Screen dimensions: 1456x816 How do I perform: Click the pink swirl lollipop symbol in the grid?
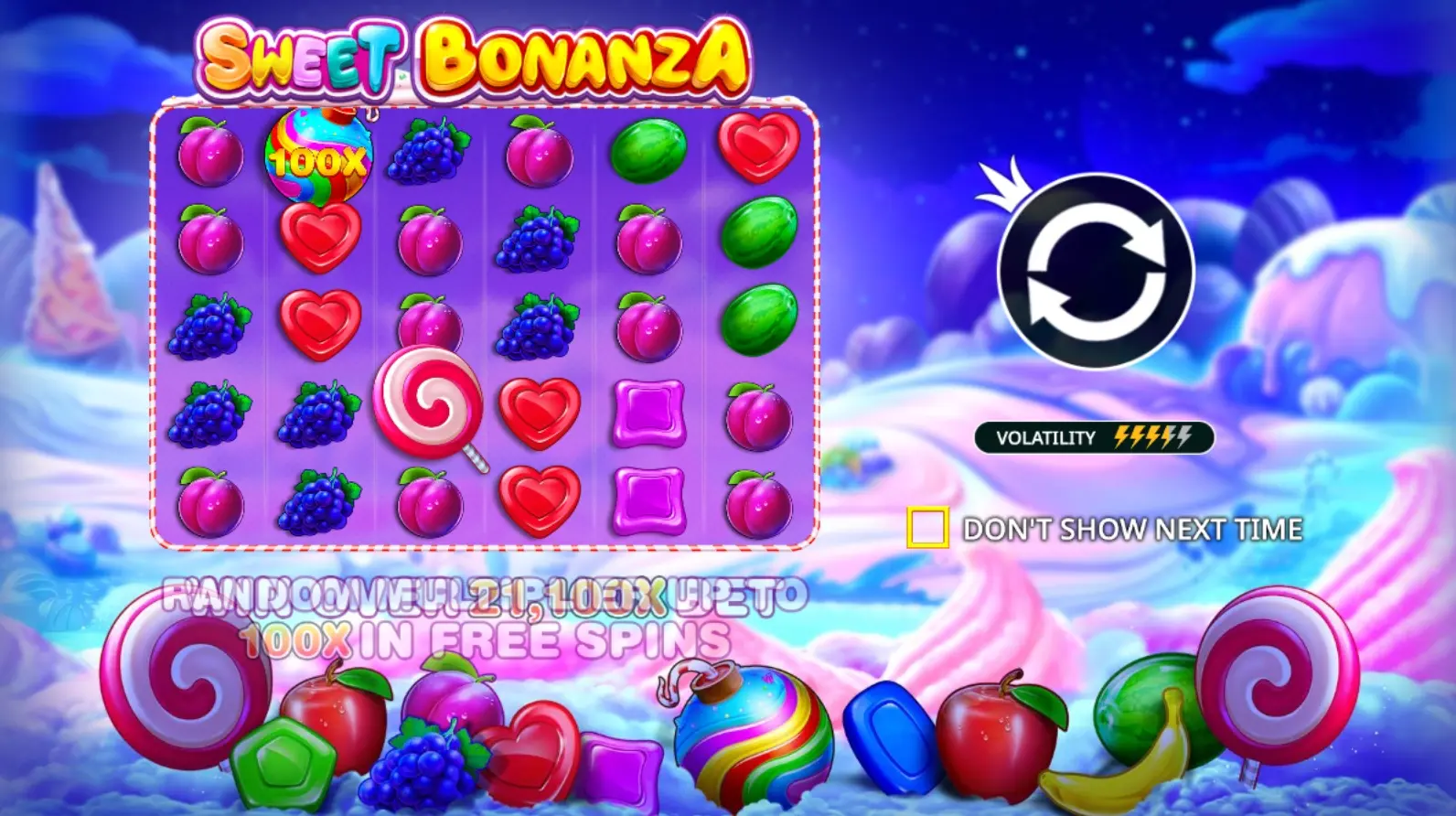(x=430, y=405)
